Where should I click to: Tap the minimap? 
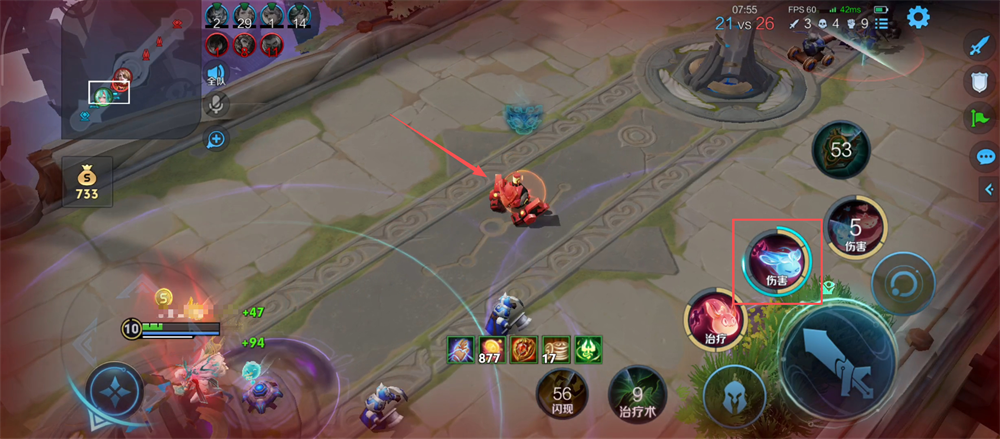[130, 68]
